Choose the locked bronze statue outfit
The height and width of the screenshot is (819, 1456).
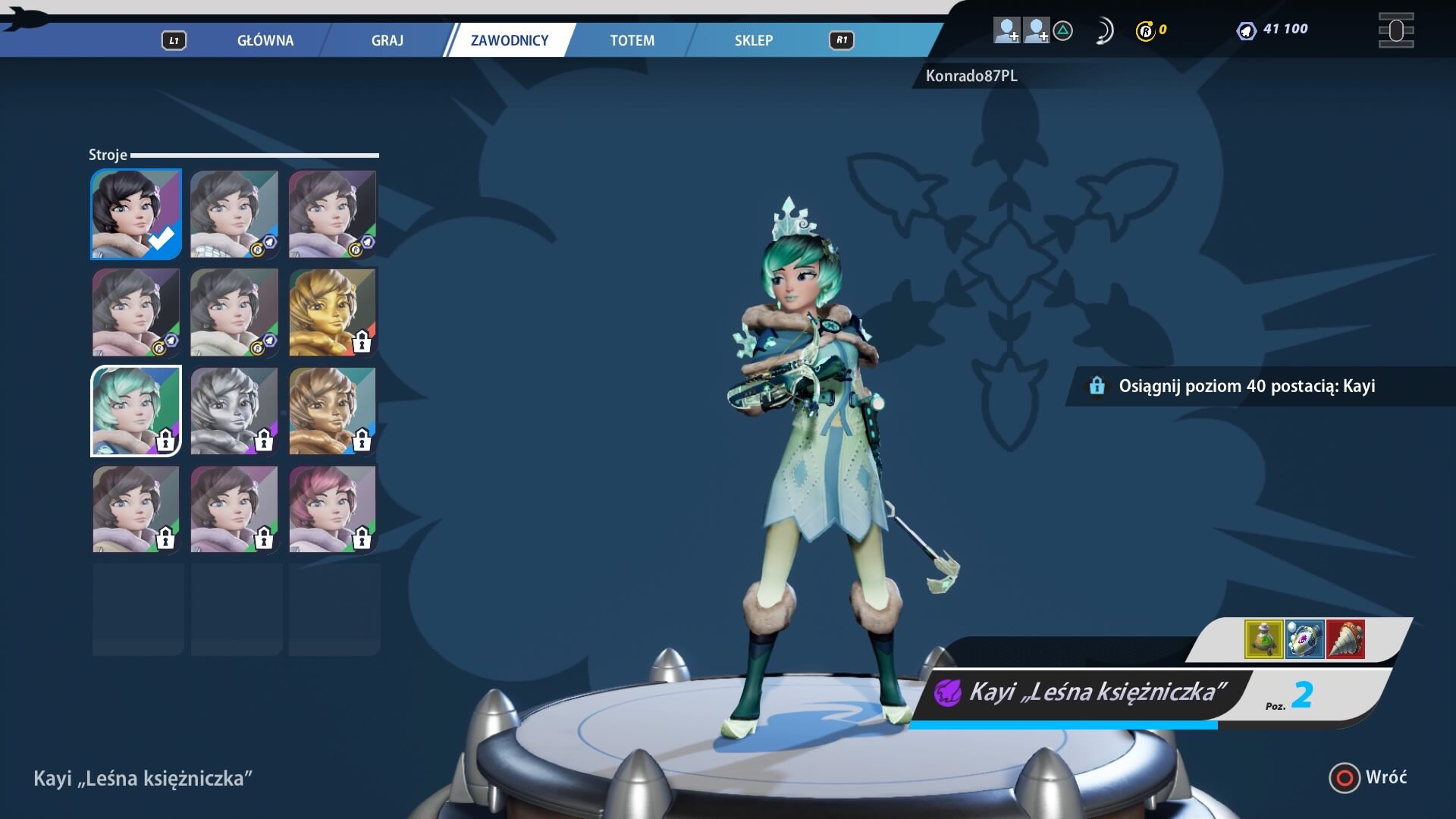(x=332, y=411)
